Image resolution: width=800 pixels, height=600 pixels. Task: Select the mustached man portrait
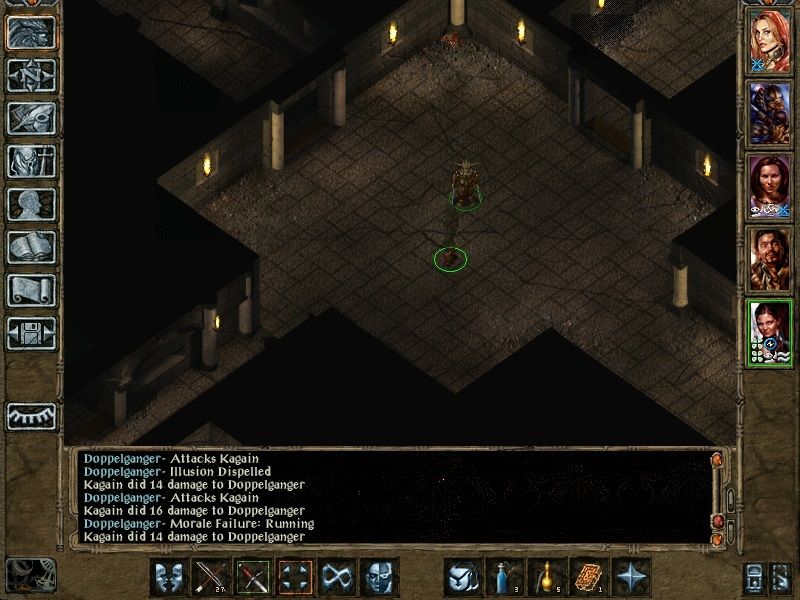tap(770, 257)
